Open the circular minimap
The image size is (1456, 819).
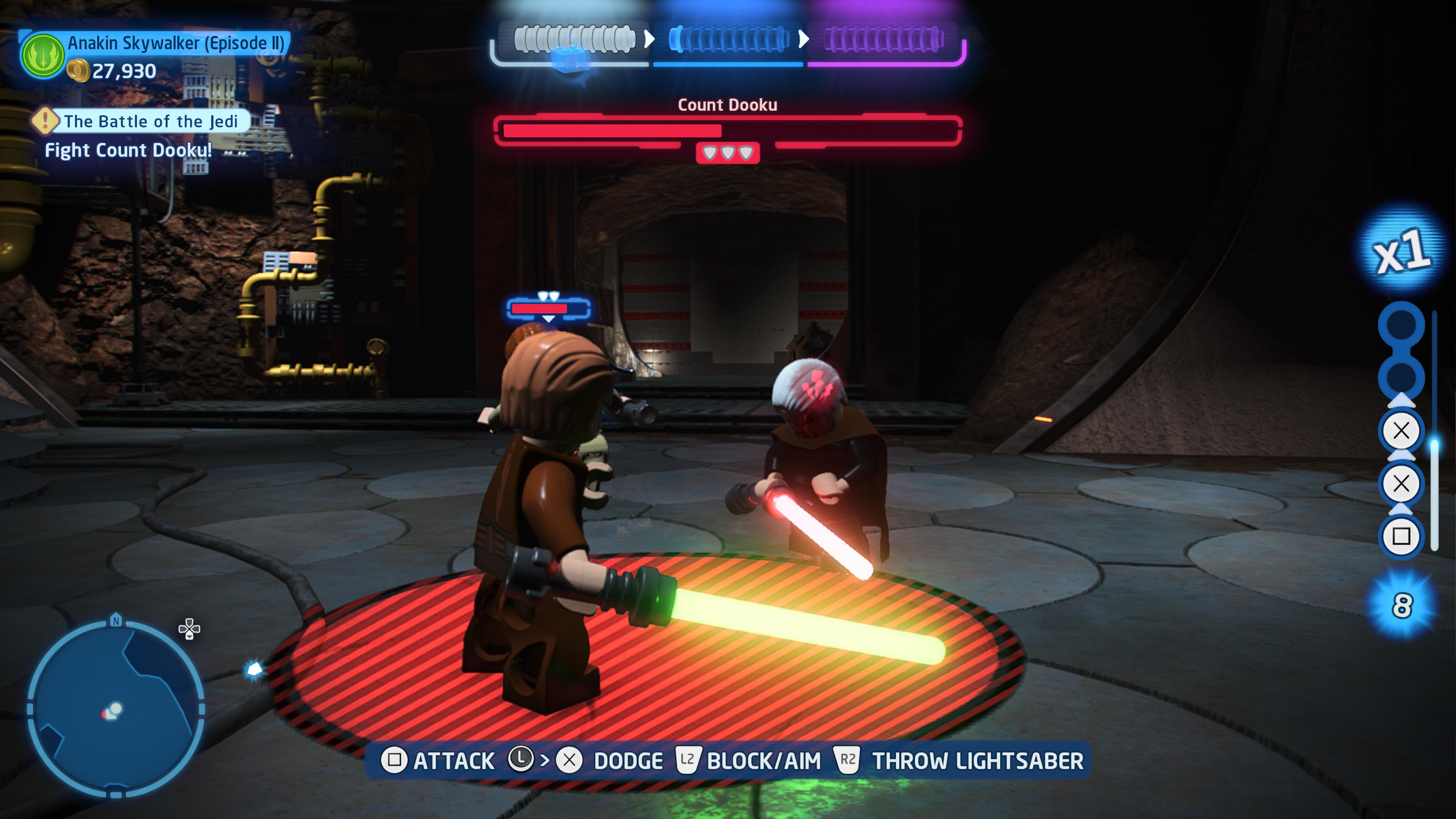[115, 708]
